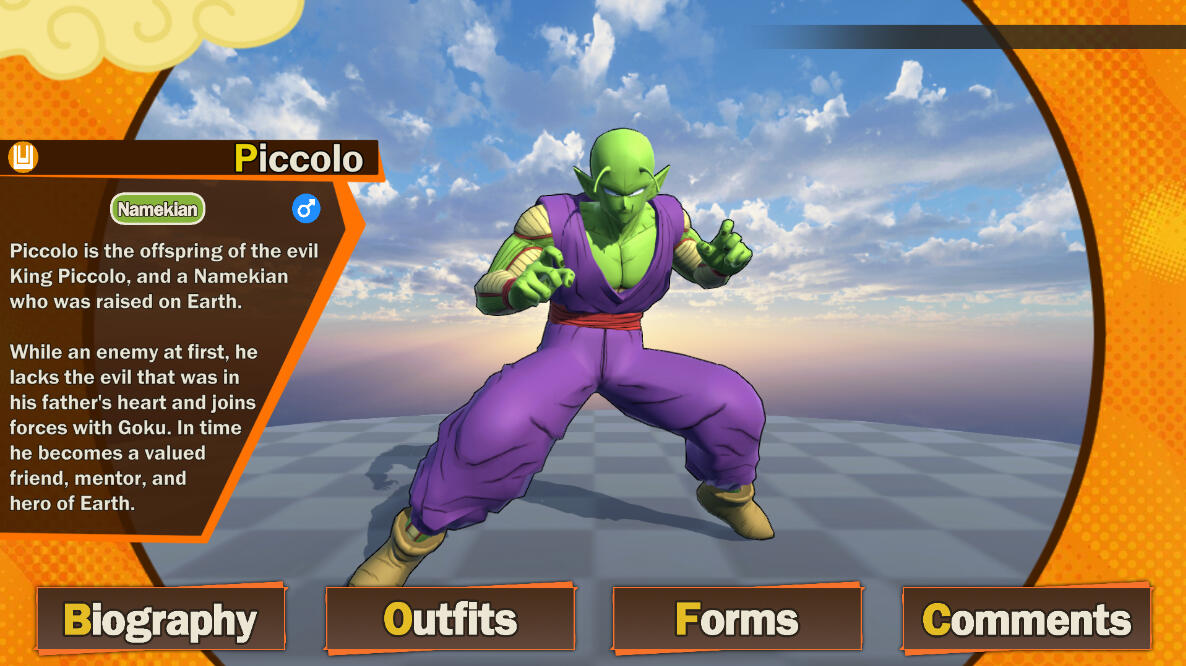View the Comments section

pos(1026,620)
